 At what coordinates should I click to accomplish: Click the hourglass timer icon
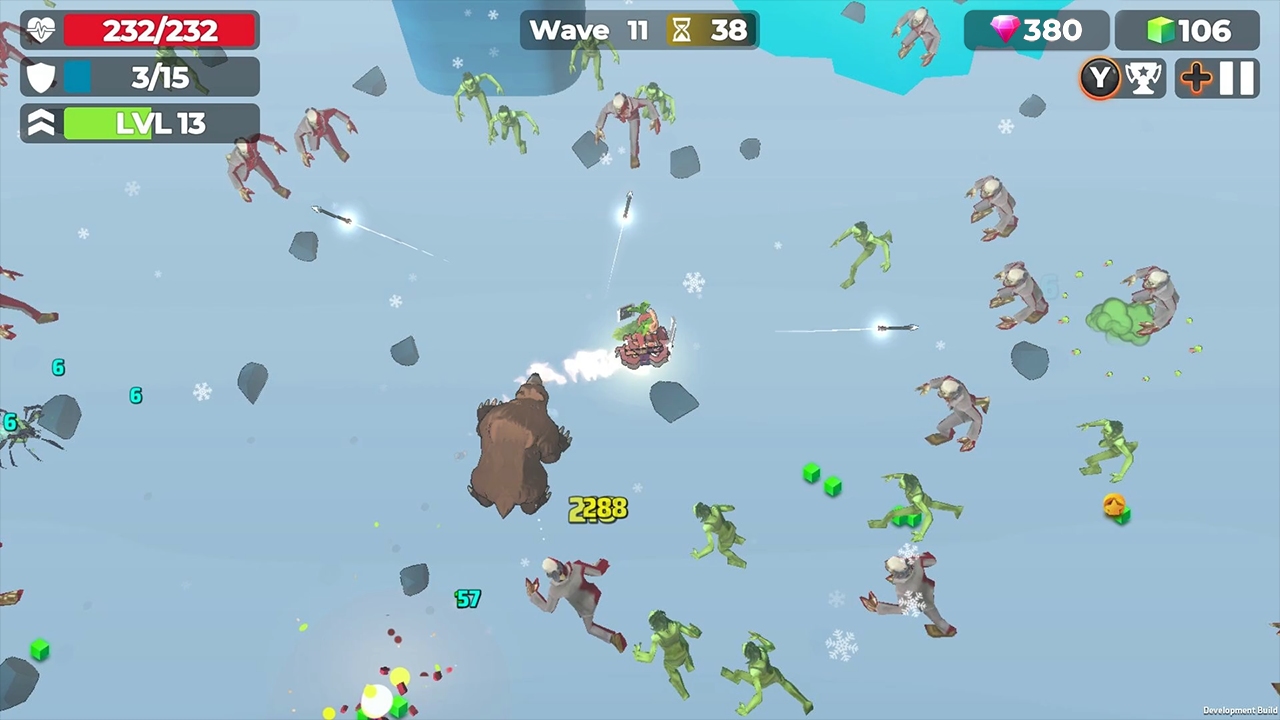pyautogui.click(x=681, y=30)
